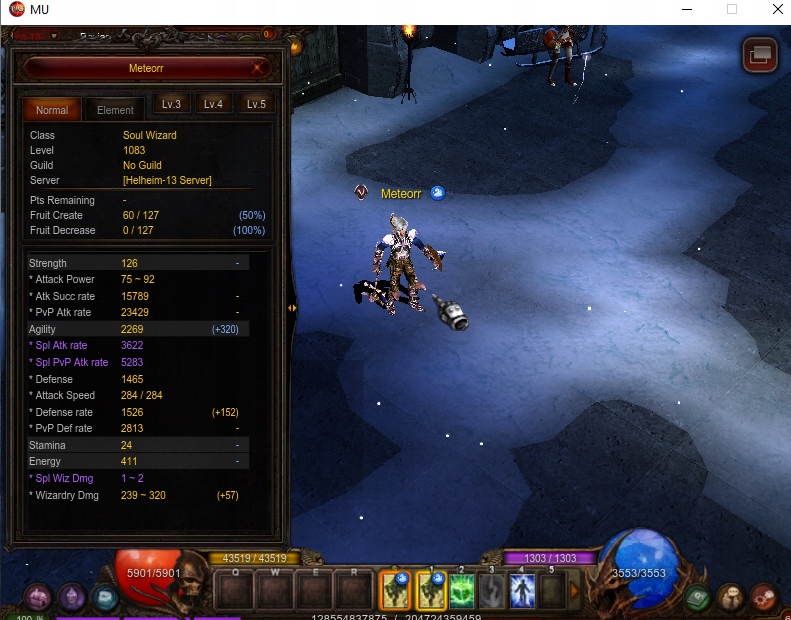Close the MU game window
Screen dimensions: 791x620
(x=777, y=9)
